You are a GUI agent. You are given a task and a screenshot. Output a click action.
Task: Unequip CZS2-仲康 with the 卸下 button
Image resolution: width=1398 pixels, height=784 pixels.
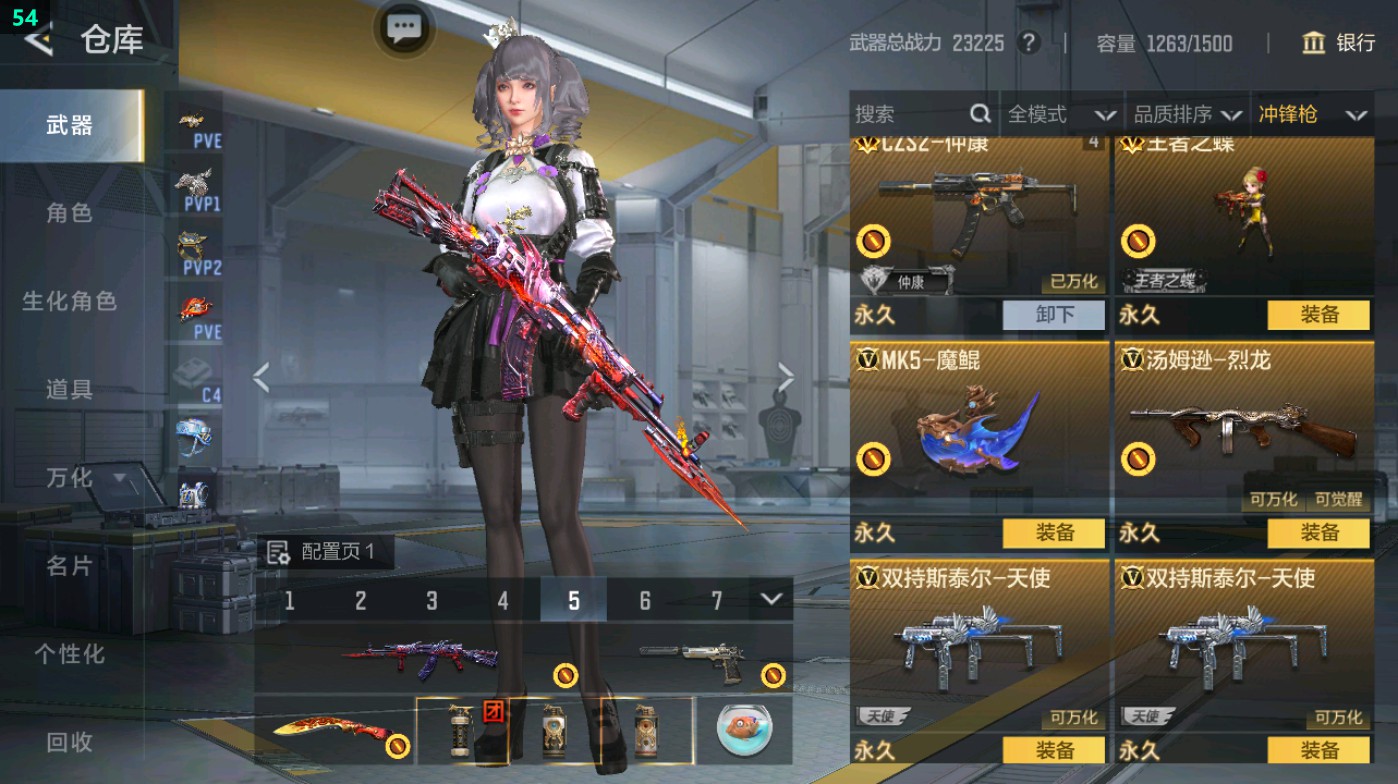(1054, 315)
